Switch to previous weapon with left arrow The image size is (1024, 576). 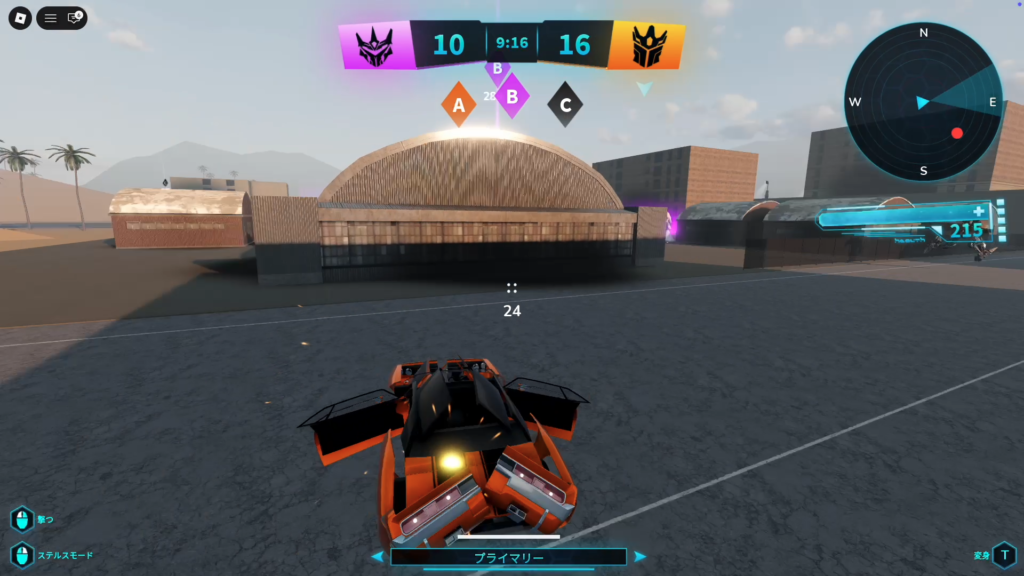(377, 557)
